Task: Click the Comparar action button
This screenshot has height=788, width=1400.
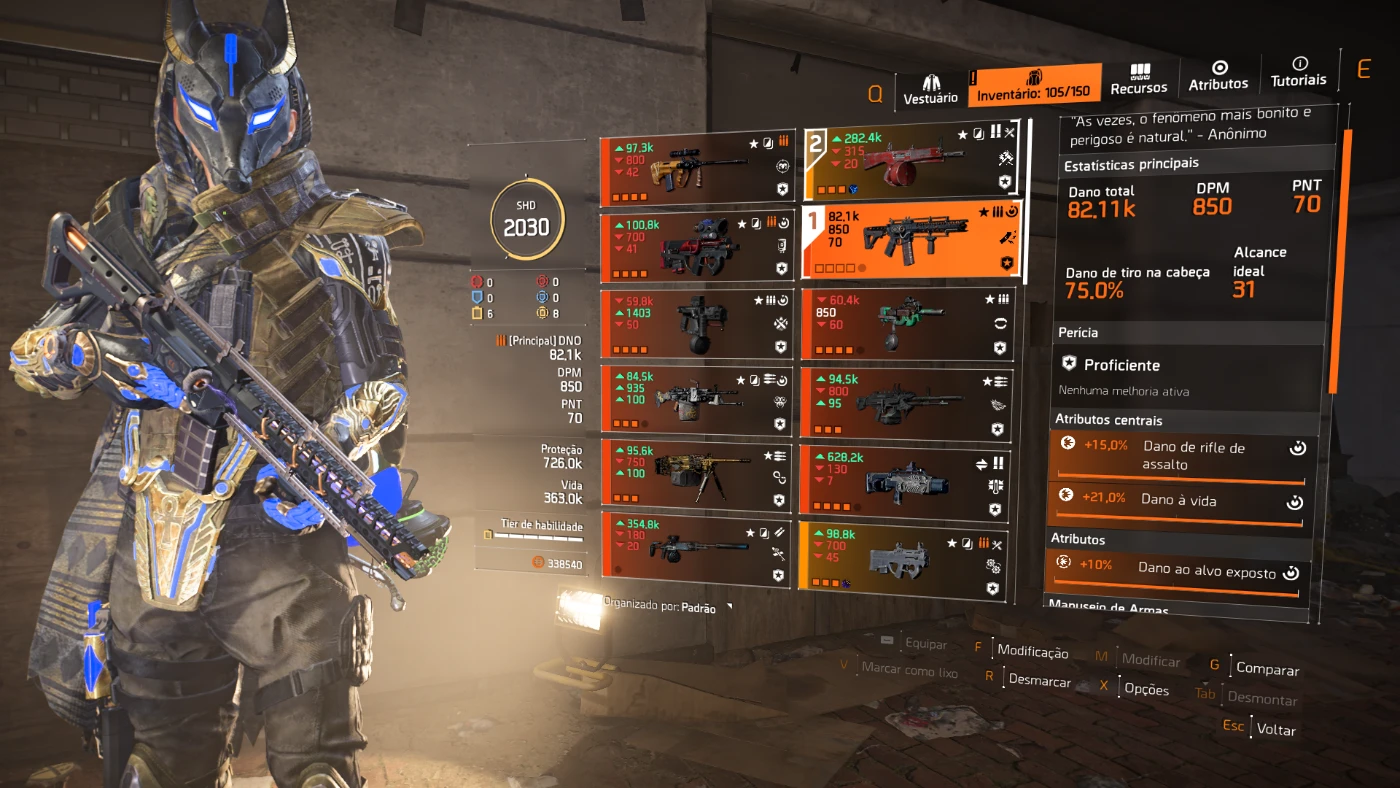Action: coord(1267,669)
